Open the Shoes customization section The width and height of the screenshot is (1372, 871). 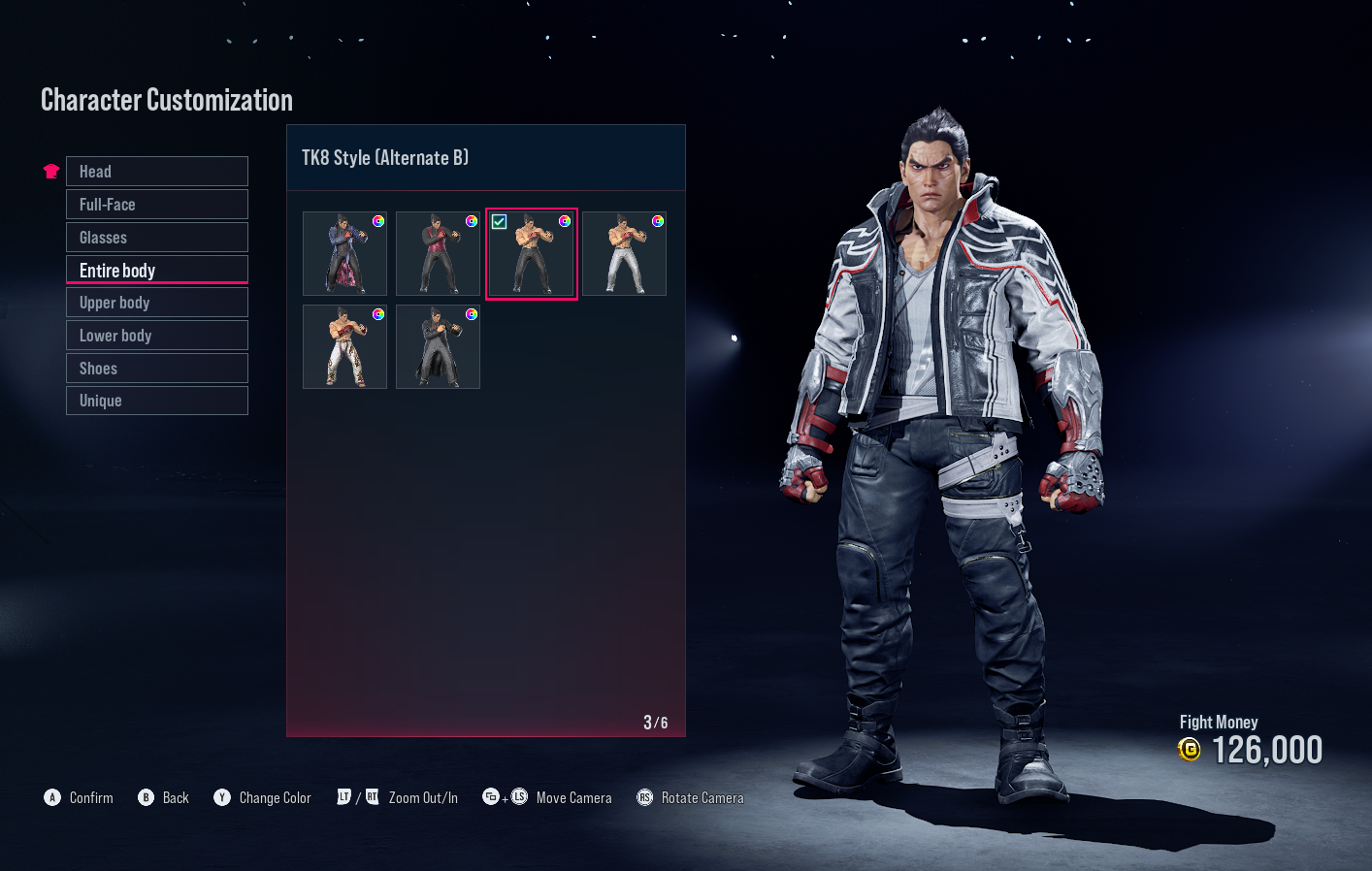(x=156, y=368)
